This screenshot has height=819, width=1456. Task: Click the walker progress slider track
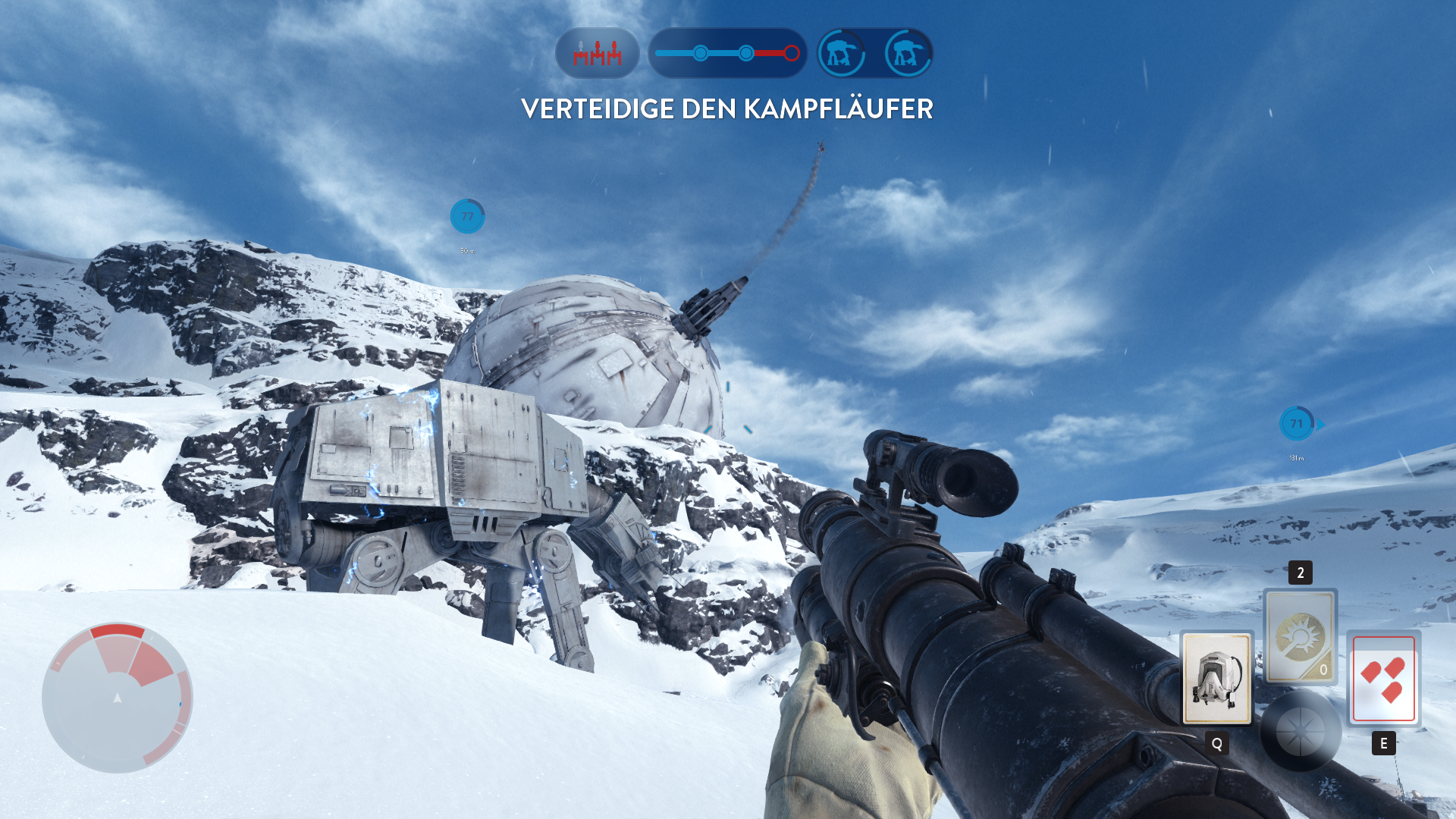tap(724, 53)
